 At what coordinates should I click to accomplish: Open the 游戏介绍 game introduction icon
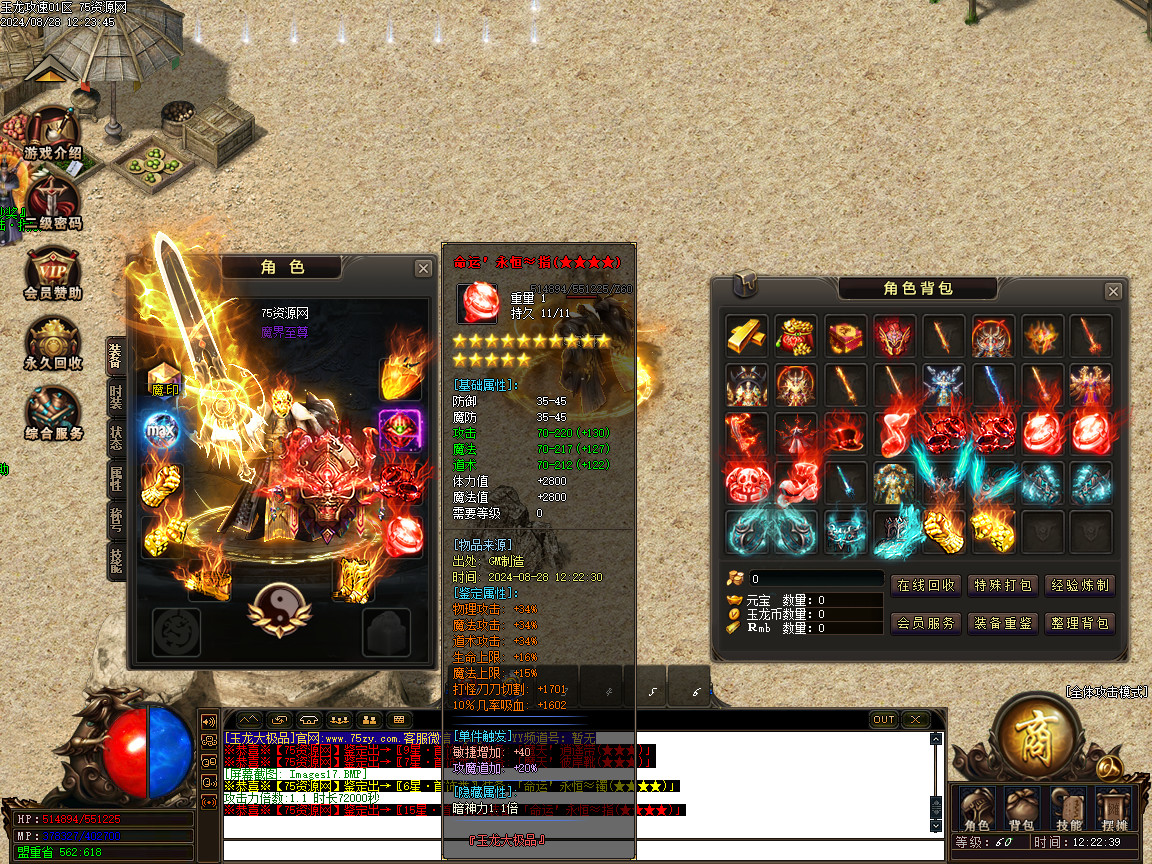(52, 134)
